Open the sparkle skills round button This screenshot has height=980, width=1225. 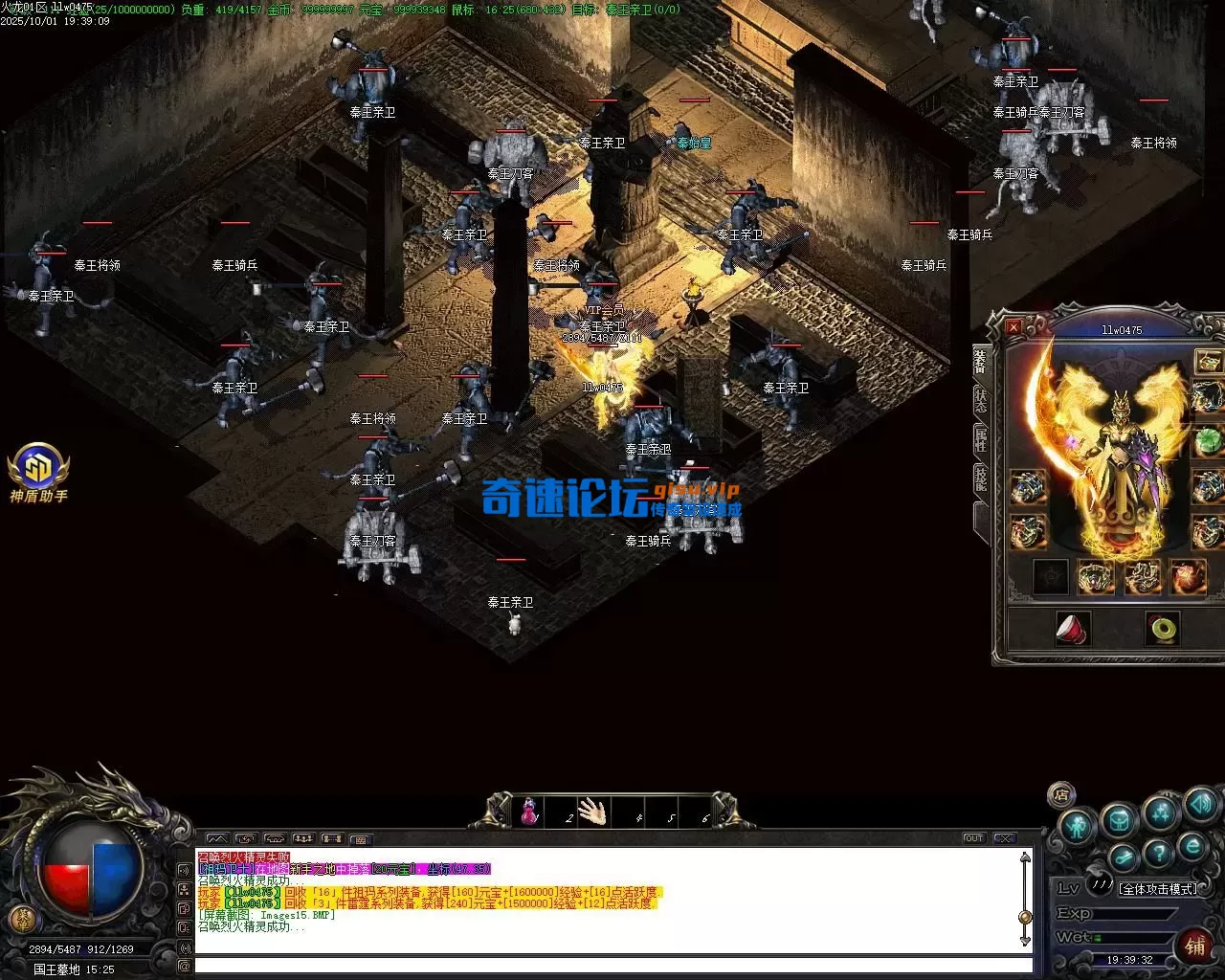tap(1160, 813)
